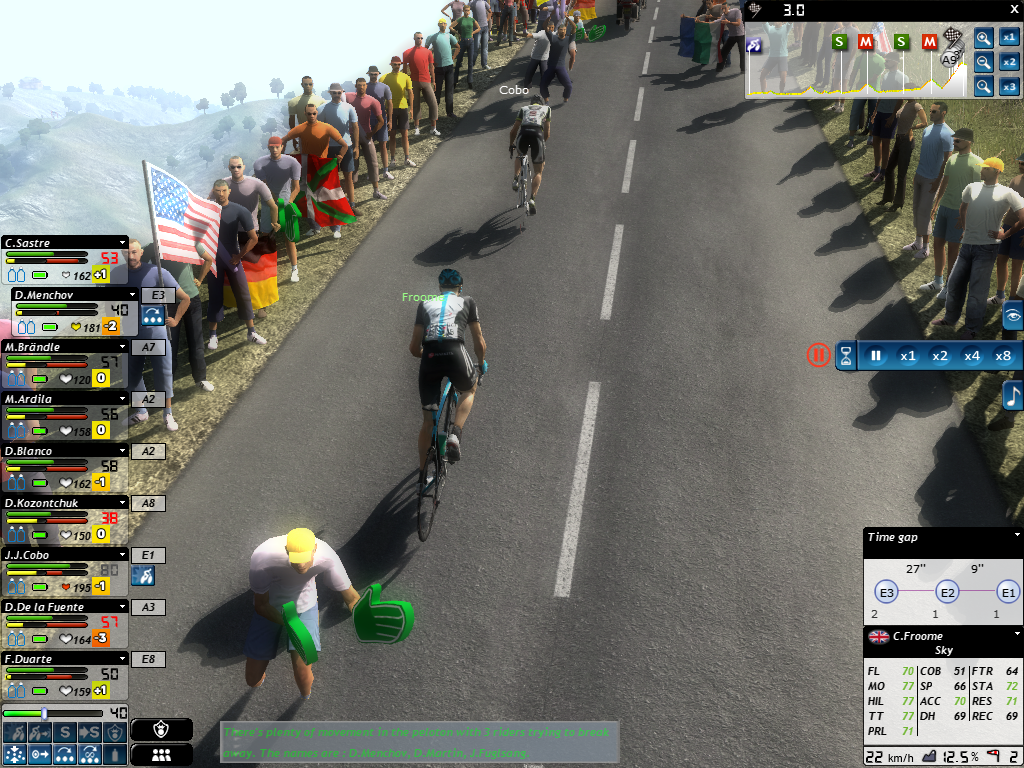Click the team group icon button
The image size is (1024, 768).
click(161, 755)
